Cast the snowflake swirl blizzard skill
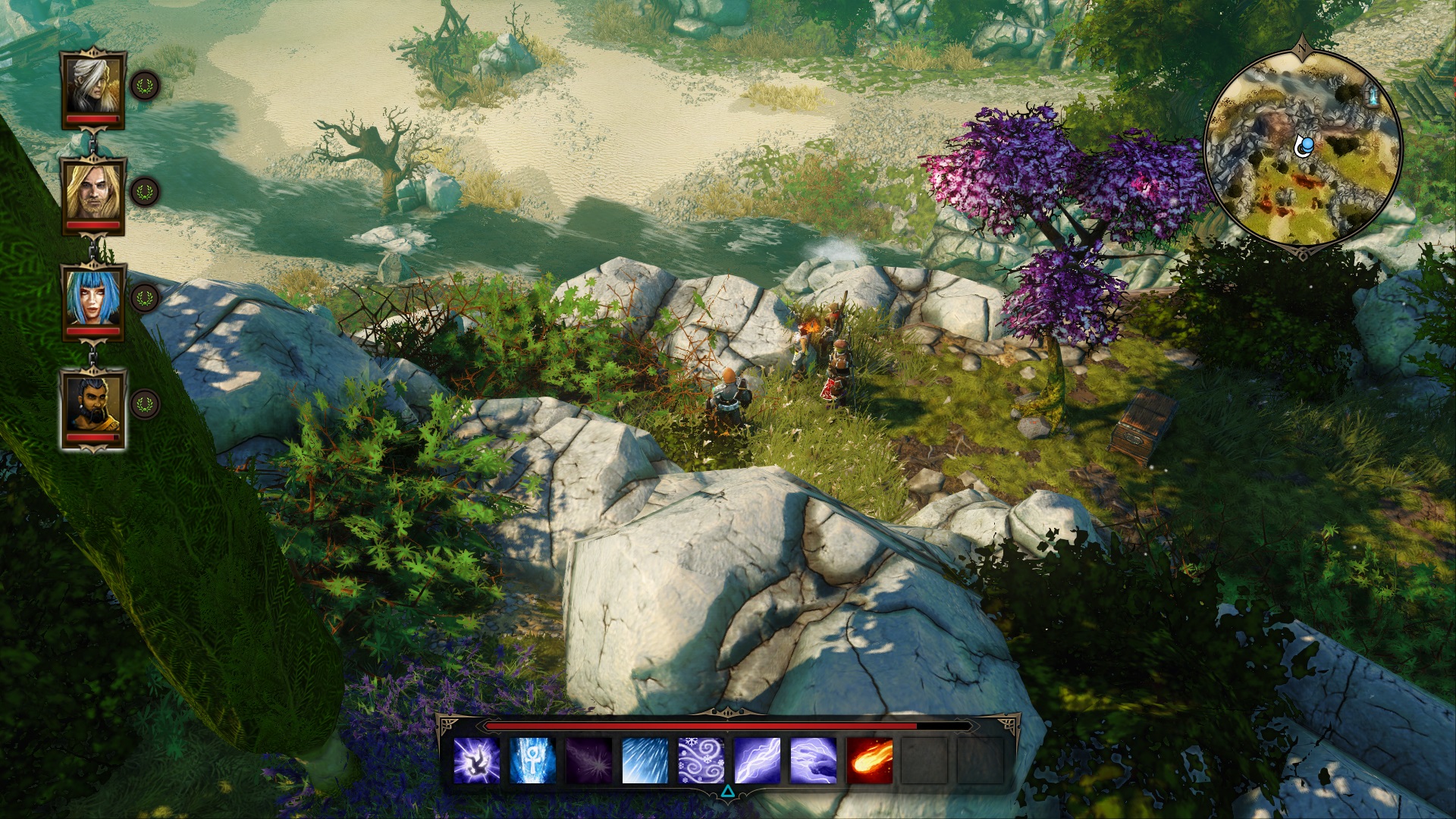Viewport: 1456px width, 819px height. [701, 760]
